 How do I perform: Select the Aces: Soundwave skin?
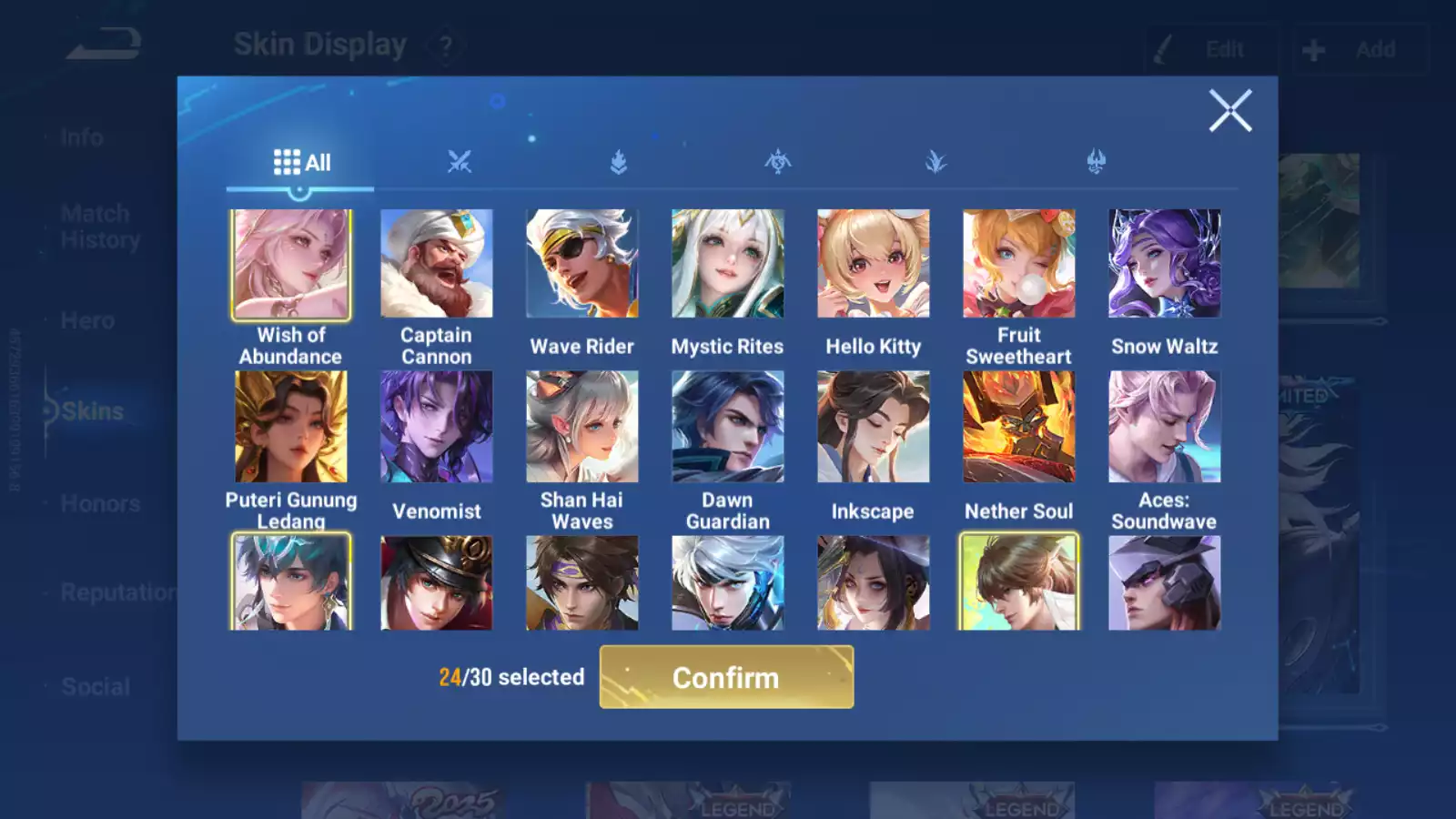point(1165,427)
